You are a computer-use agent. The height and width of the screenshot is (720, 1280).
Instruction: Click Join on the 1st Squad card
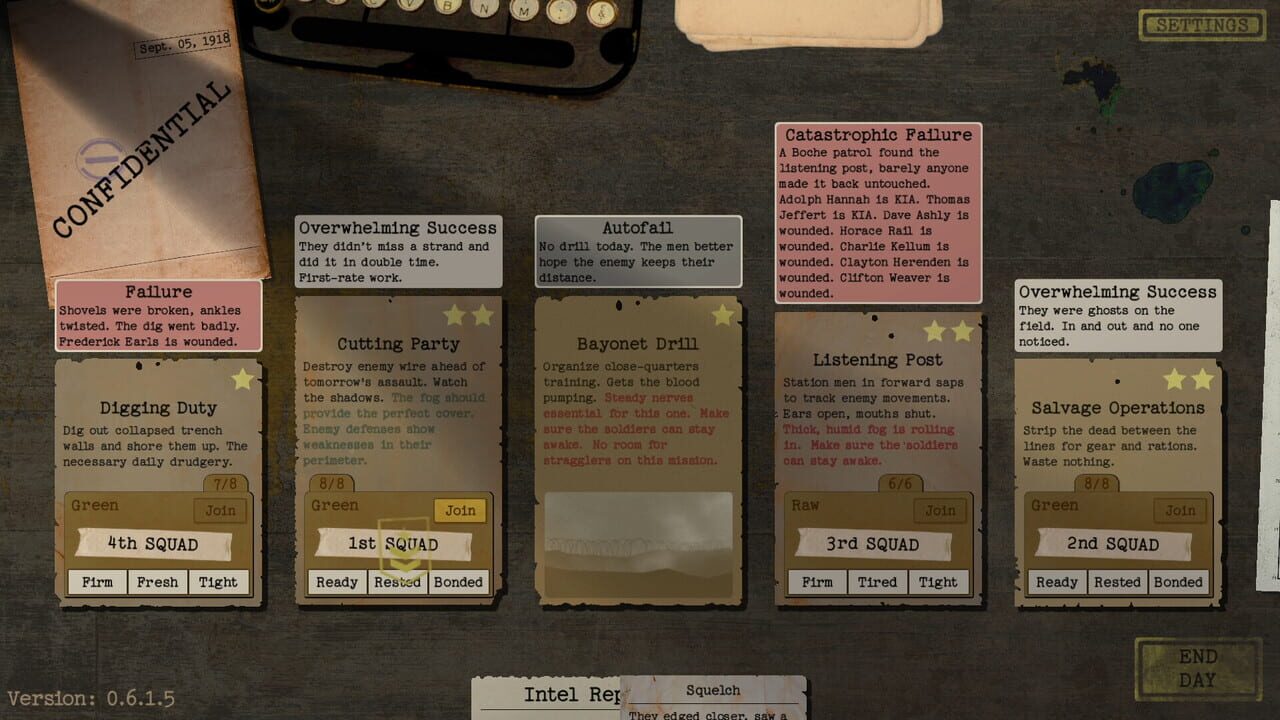click(461, 510)
